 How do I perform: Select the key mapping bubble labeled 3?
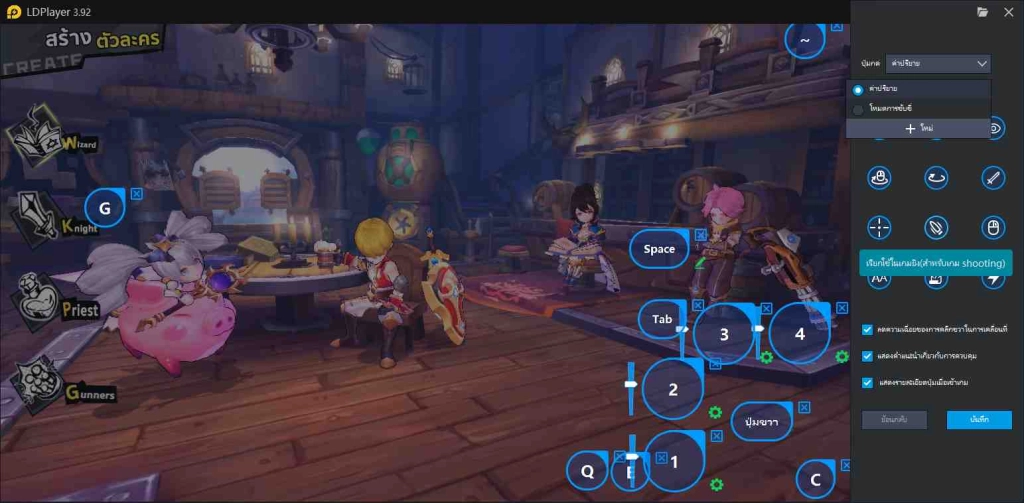(724, 334)
